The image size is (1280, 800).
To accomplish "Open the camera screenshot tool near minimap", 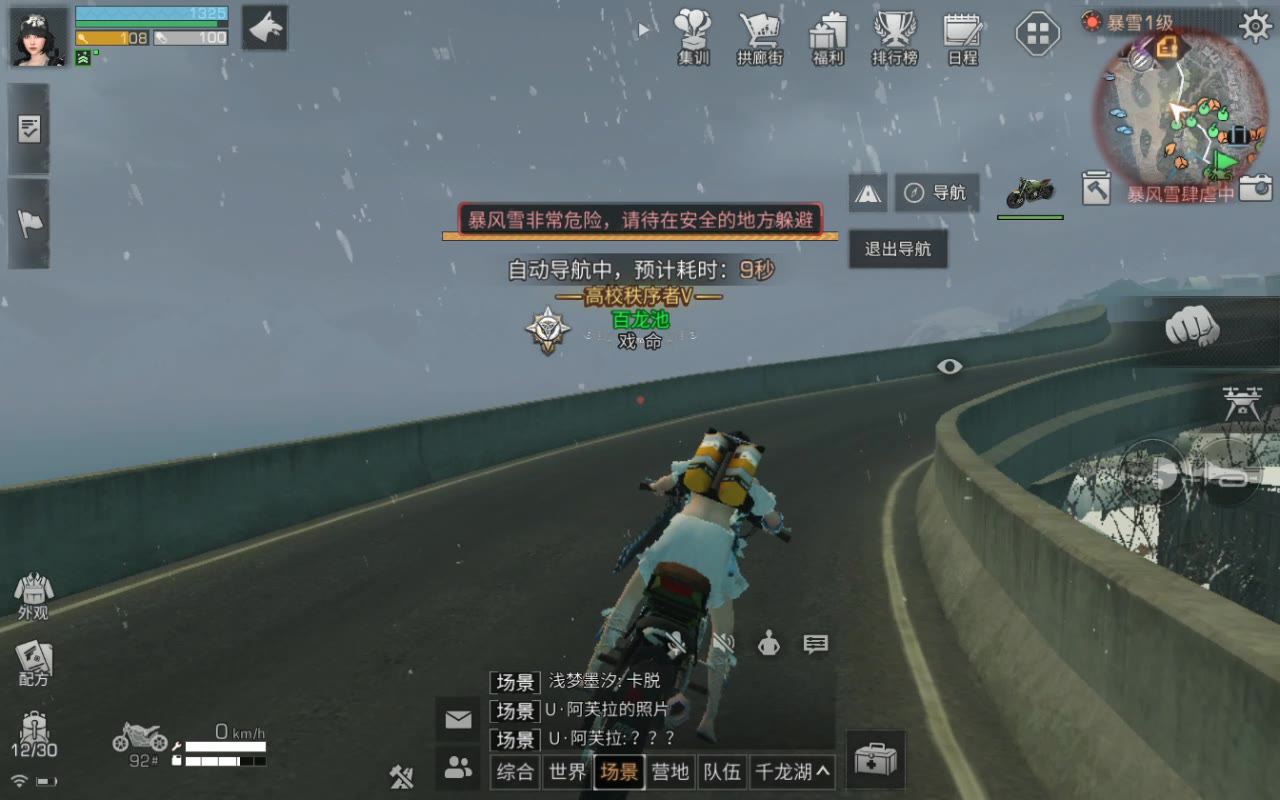I will pos(1252,188).
